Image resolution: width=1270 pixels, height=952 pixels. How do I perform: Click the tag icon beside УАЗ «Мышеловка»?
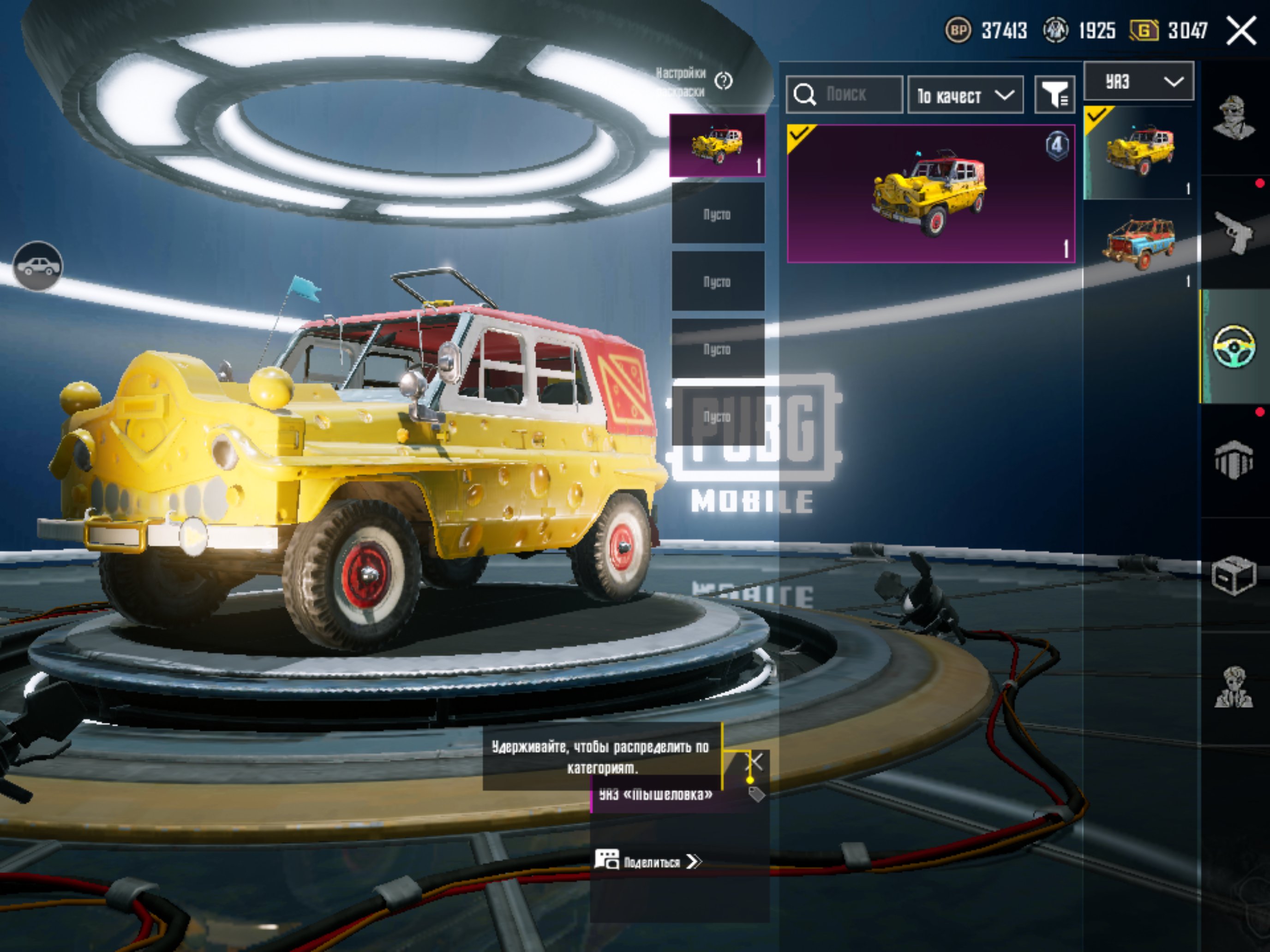coord(757,794)
